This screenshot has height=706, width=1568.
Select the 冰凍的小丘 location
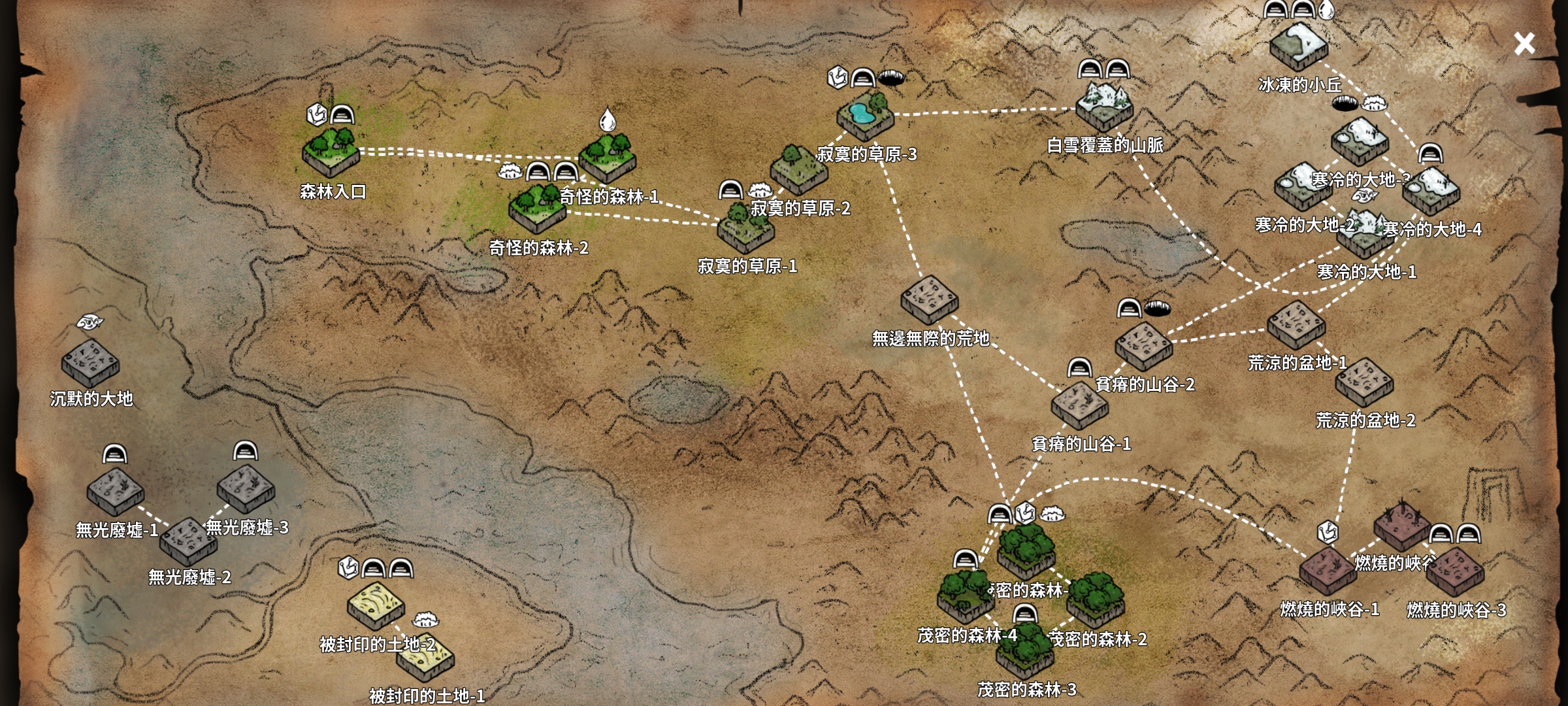coord(1298,46)
